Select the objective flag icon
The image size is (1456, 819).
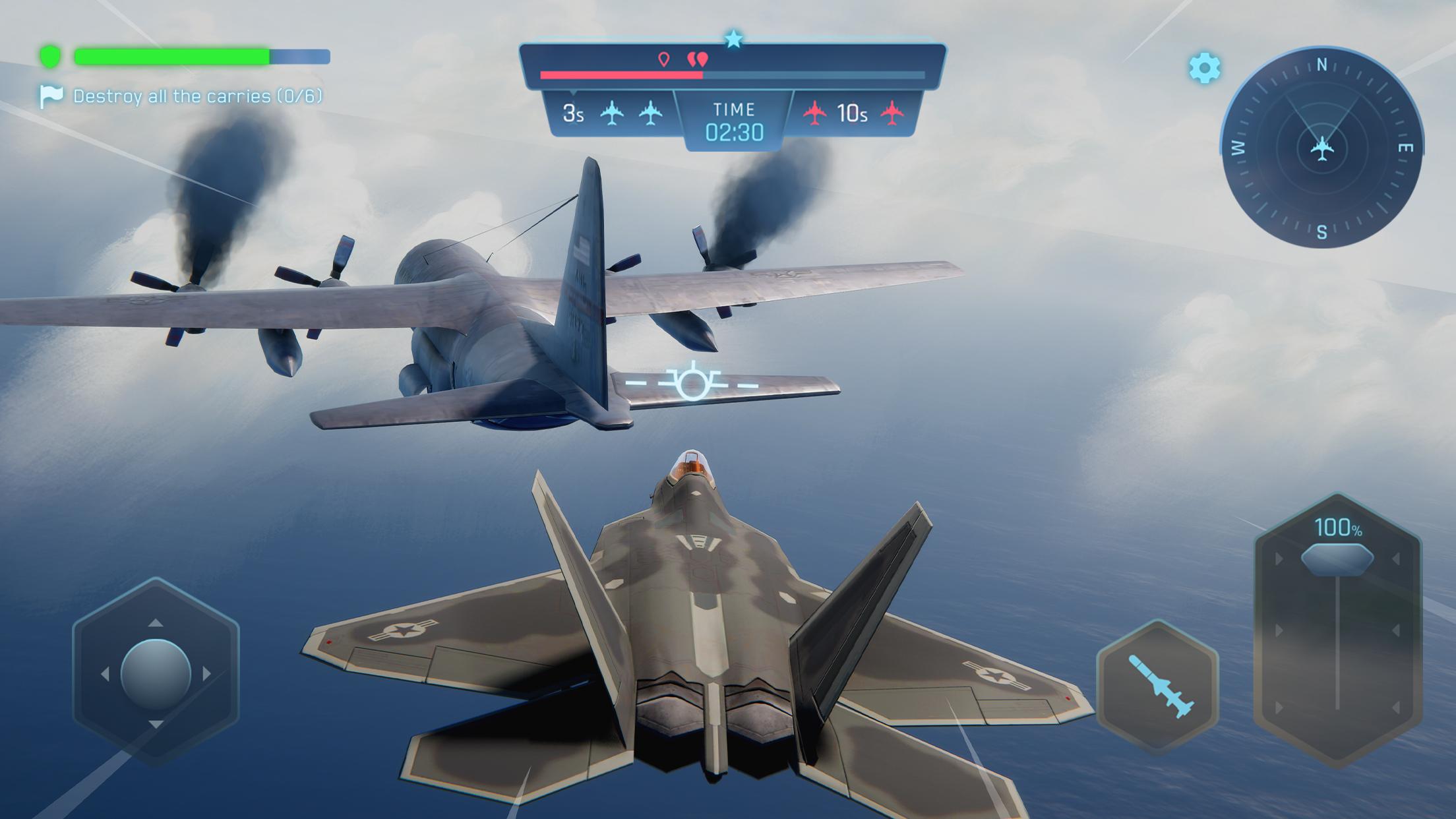pos(53,96)
